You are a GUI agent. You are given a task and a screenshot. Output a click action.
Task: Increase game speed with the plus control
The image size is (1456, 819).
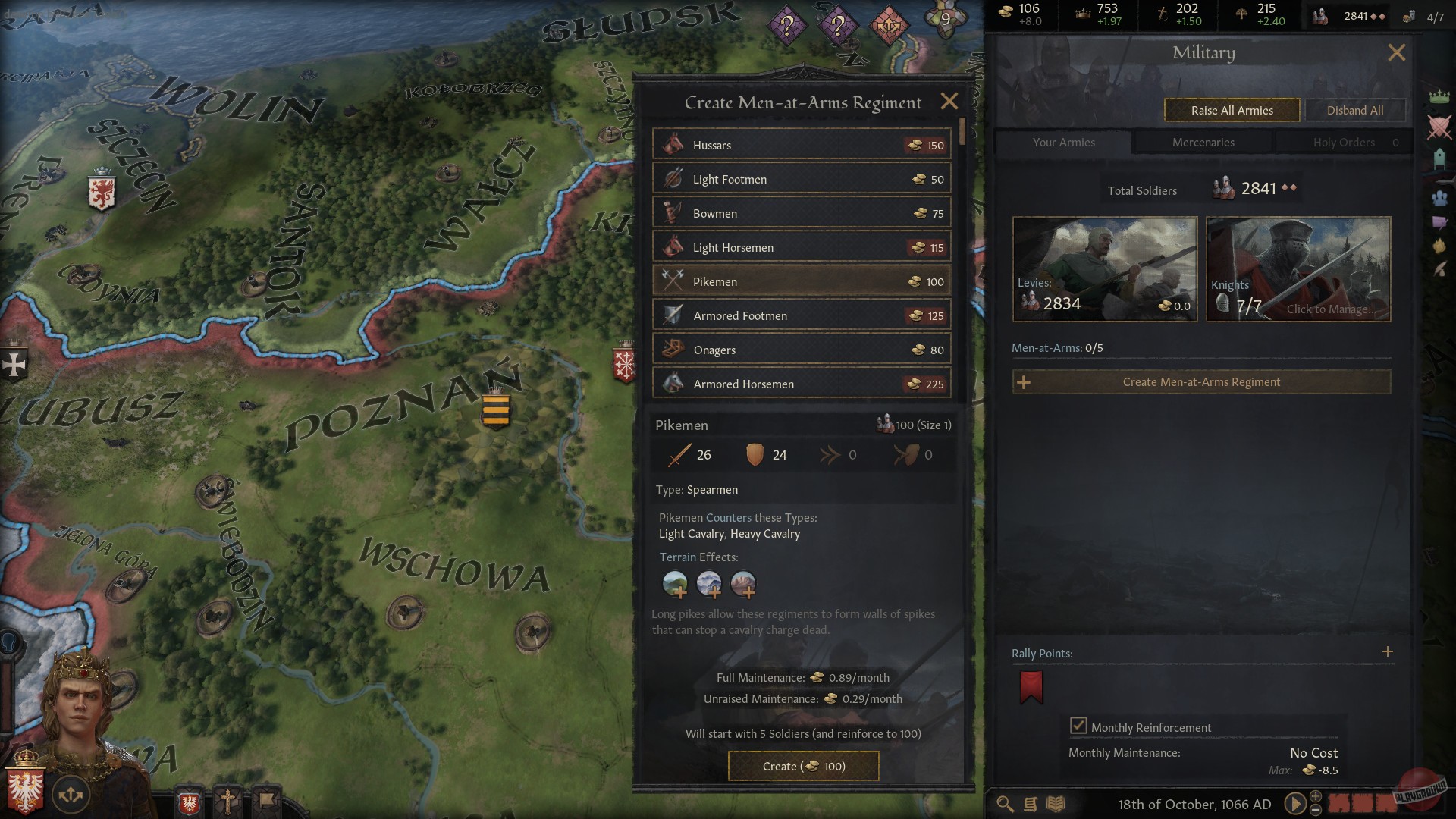(x=1316, y=796)
